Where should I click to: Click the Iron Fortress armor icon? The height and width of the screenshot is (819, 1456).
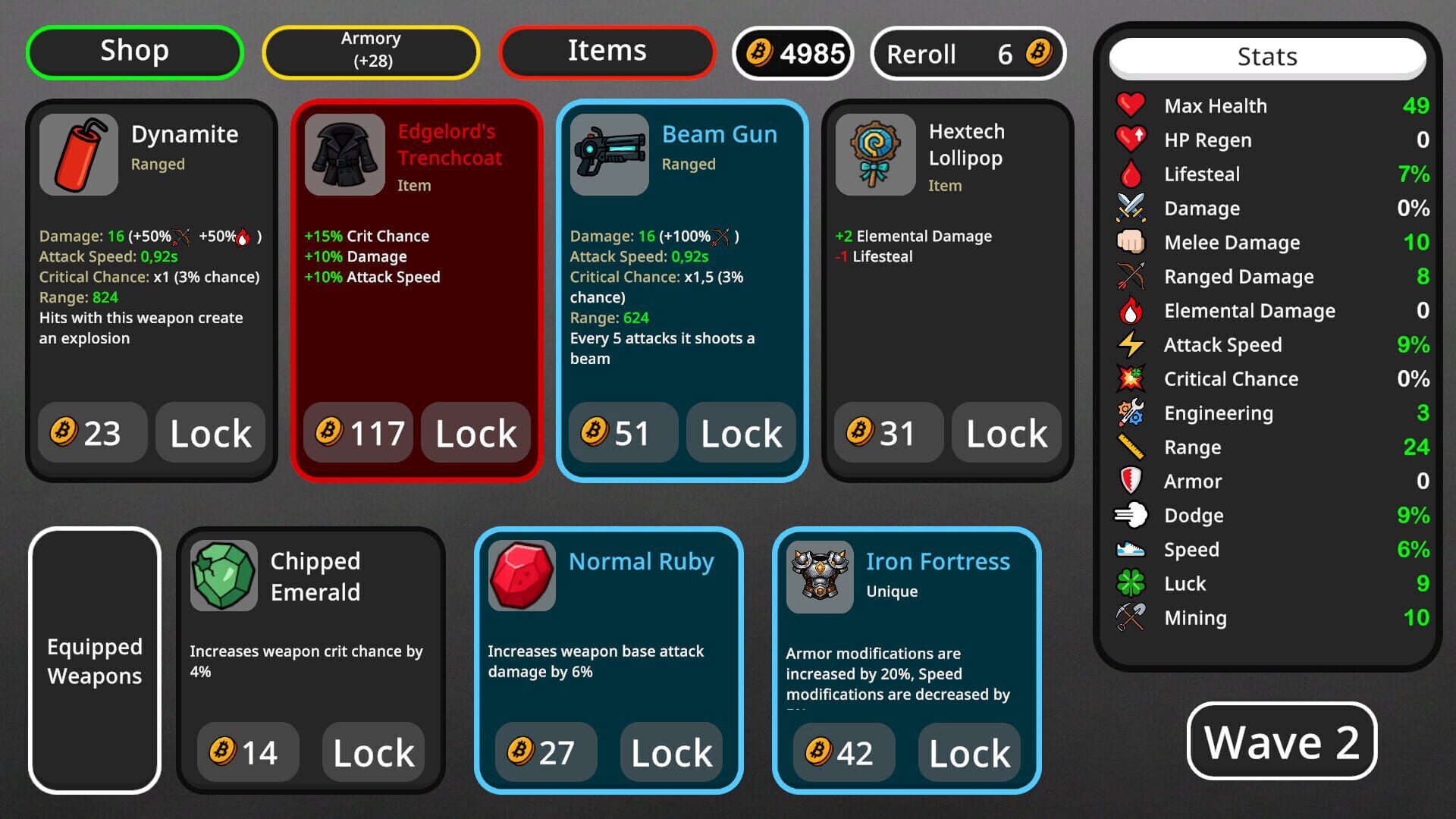pos(819,575)
